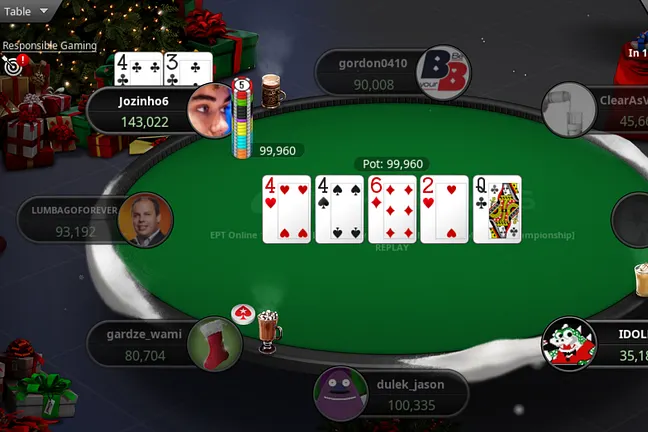Click gardze_wami's red stocking avatar
This screenshot has height=432, width=648.
point(214,343)
